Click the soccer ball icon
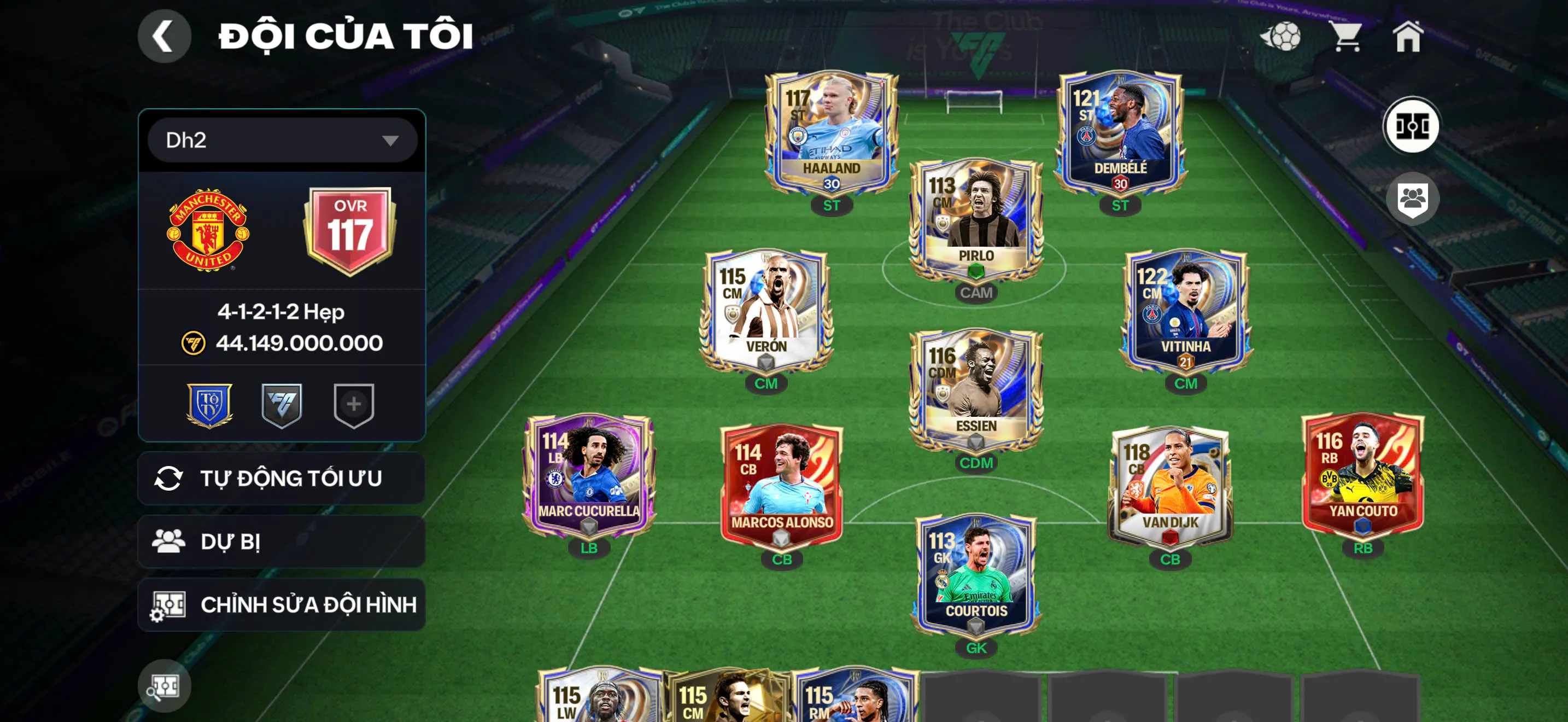 pos(1282,37)
